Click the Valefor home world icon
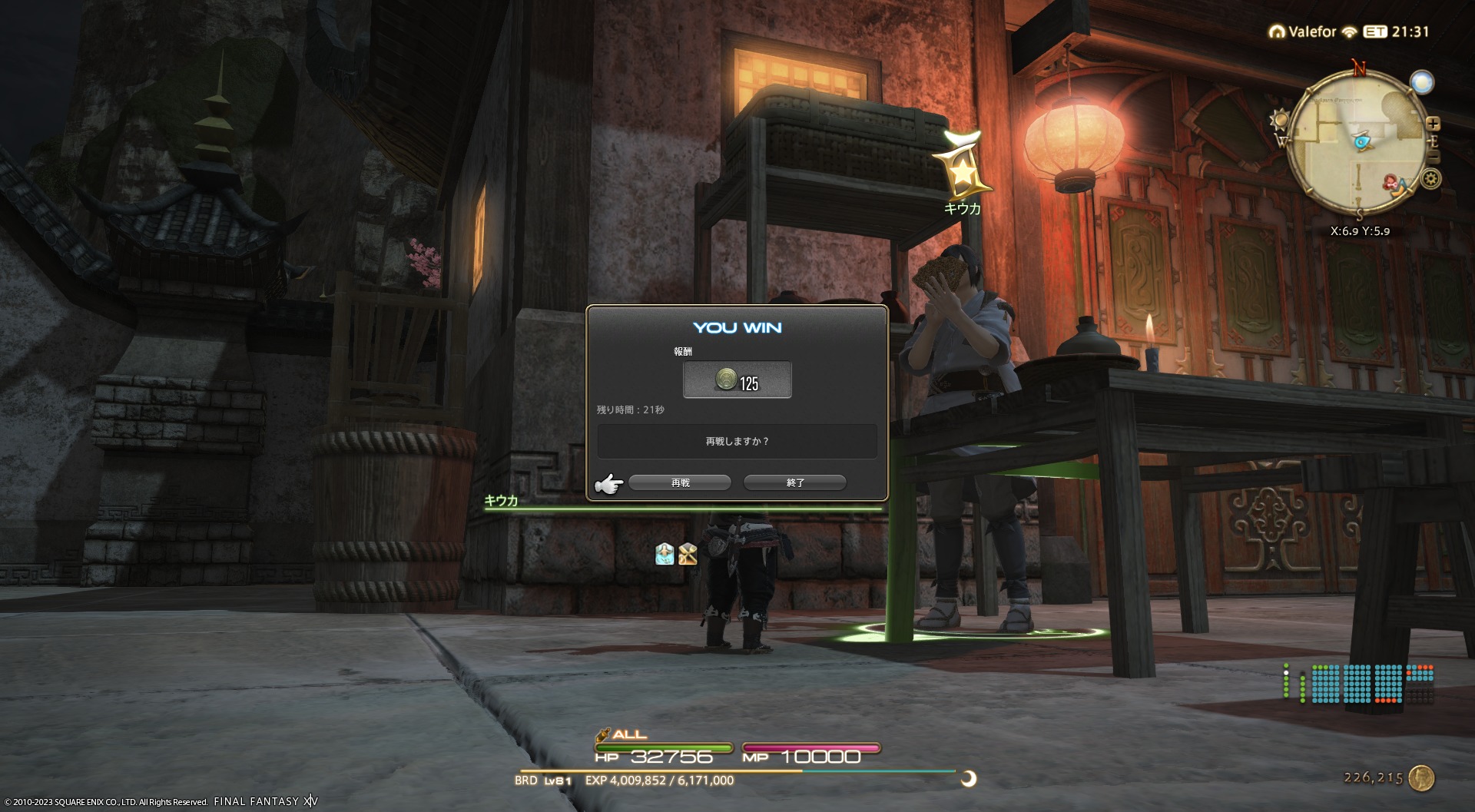Viewport: 1475px width, 812px height. 1277,32
